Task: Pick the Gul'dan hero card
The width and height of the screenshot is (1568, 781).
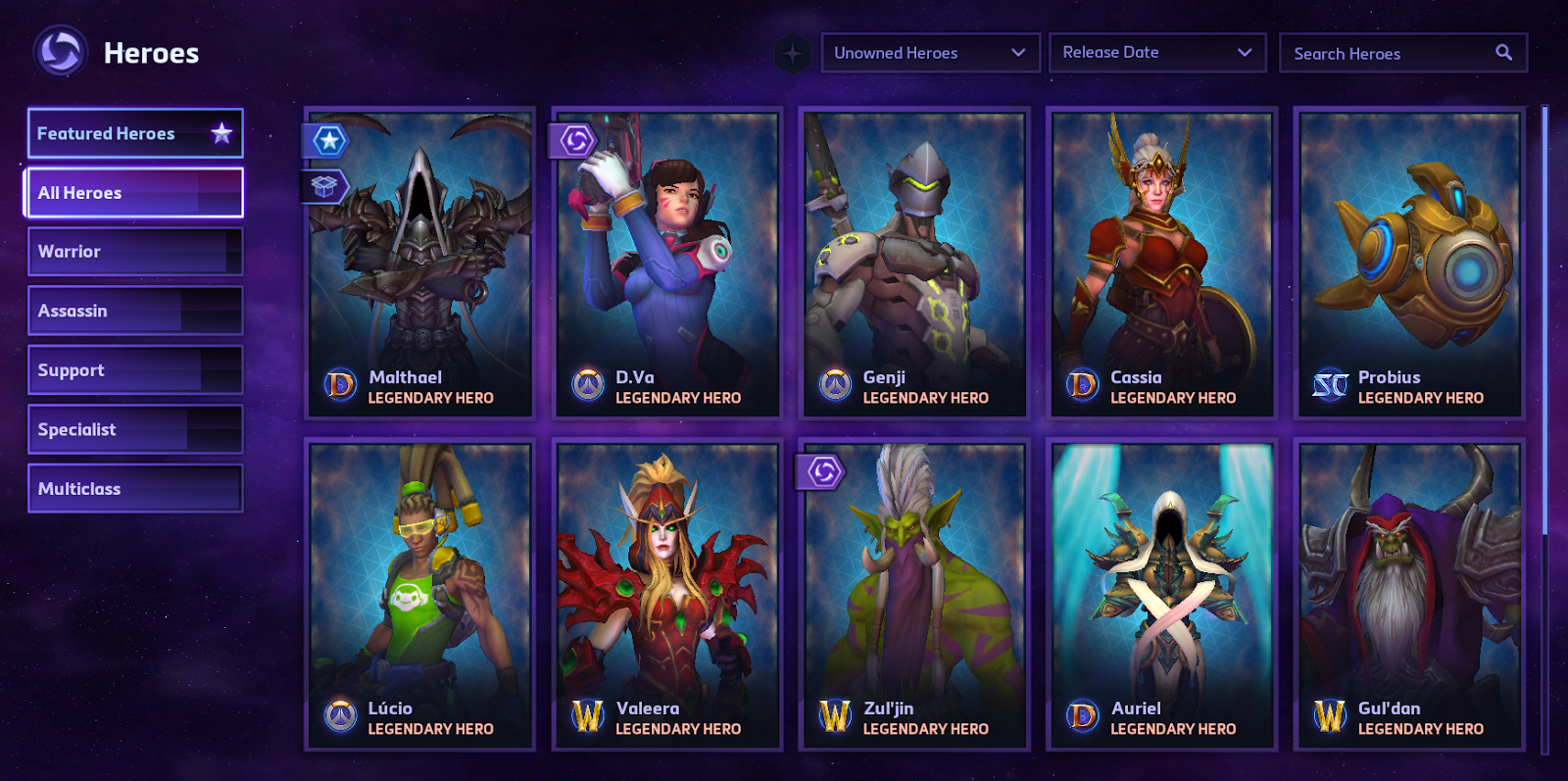Action: coord(1409,594)
